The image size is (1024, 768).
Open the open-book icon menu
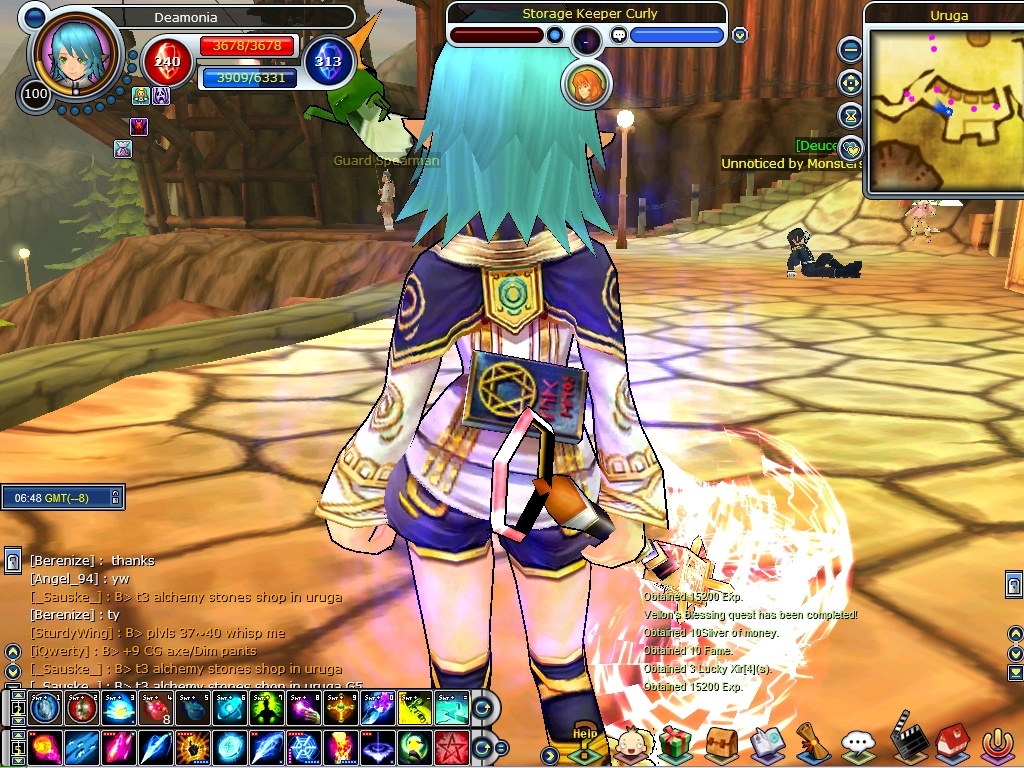(x=767, y=744)
